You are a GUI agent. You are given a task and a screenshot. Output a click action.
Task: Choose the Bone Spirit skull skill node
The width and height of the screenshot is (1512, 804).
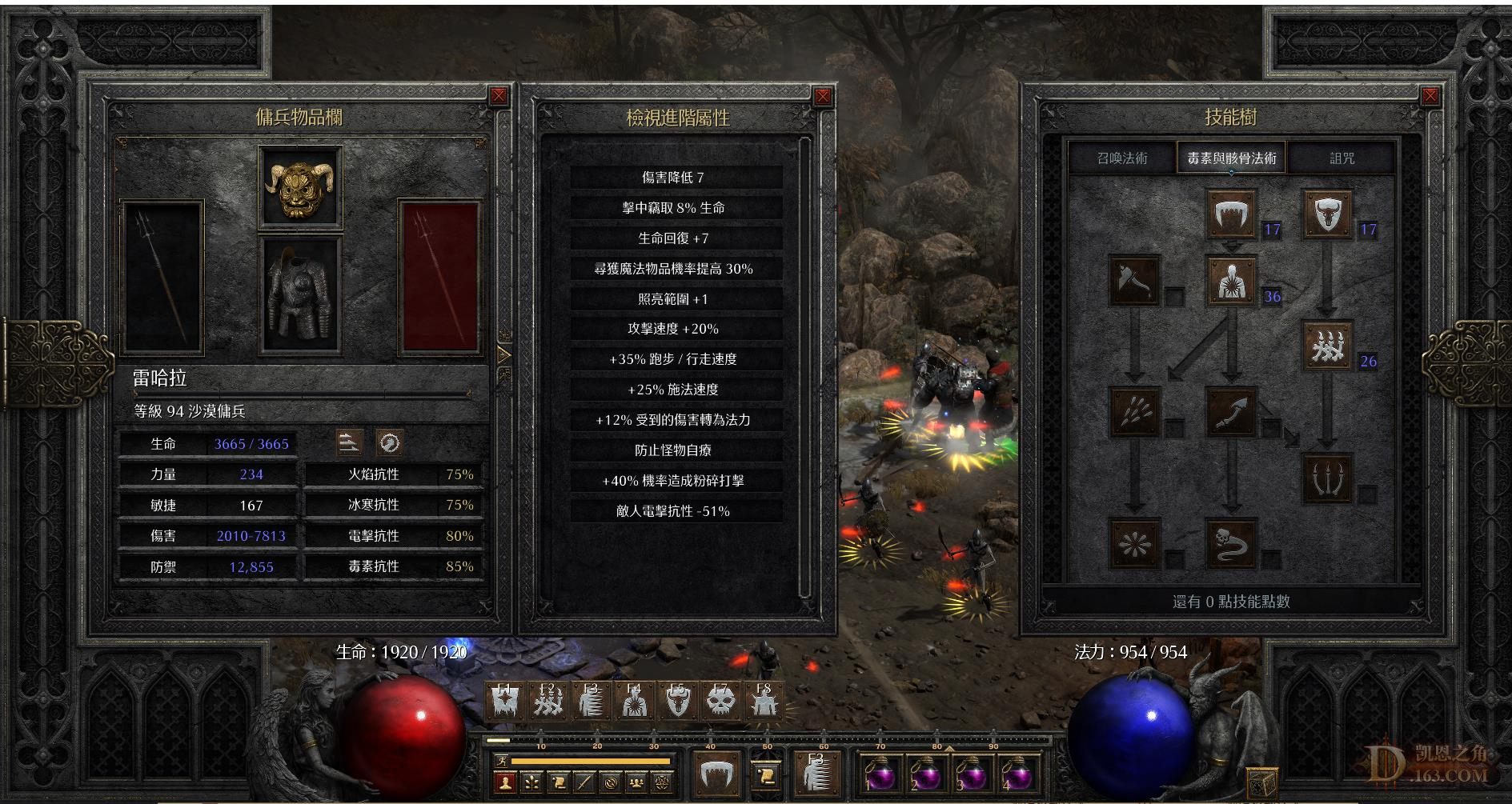tap(1231, 543)
